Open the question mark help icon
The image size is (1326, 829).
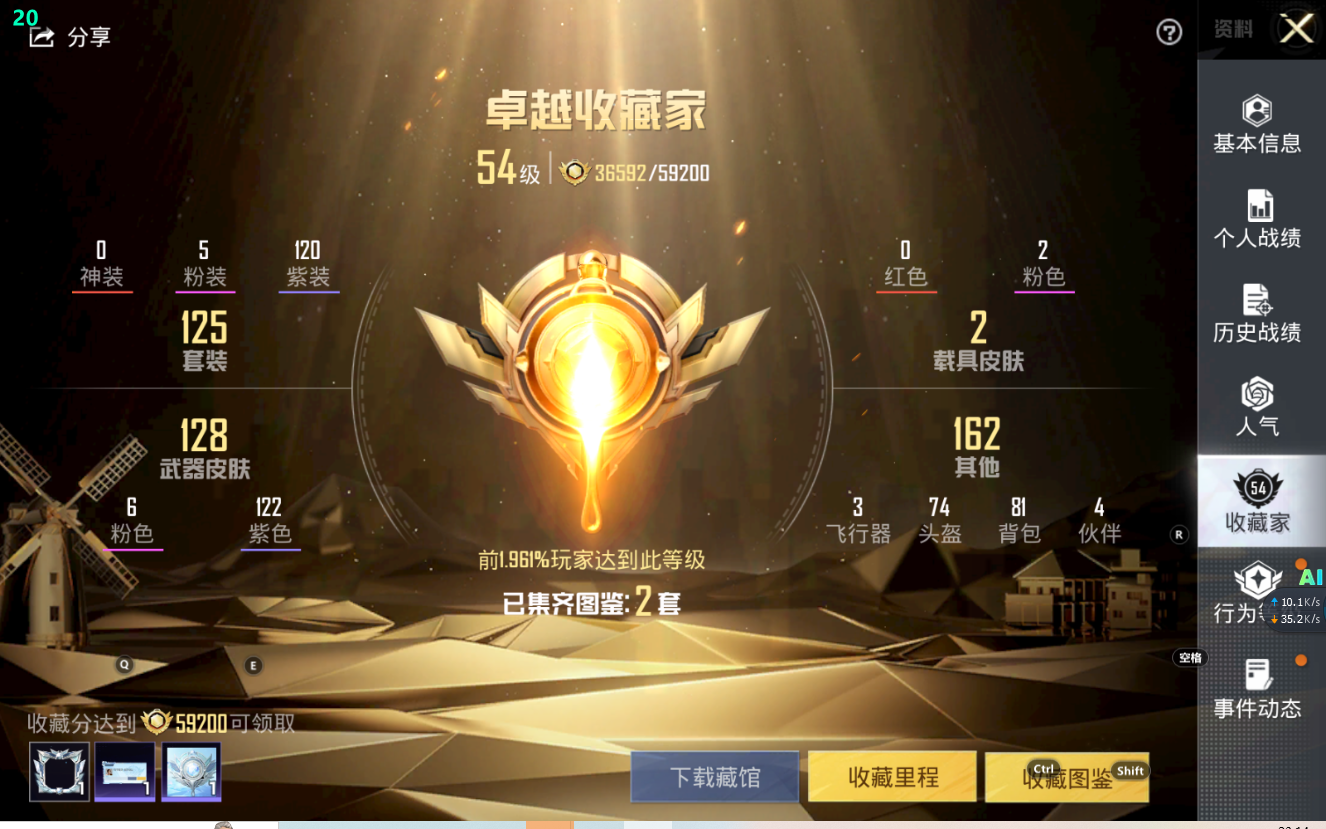1169,33
